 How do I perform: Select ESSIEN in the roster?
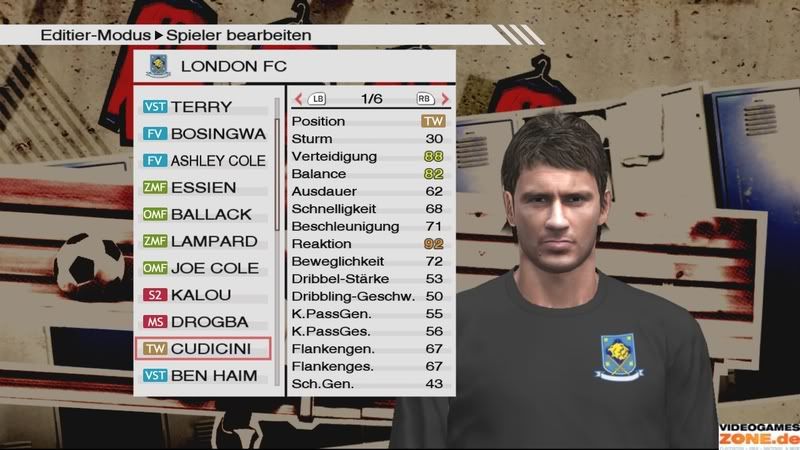(205, 187)
